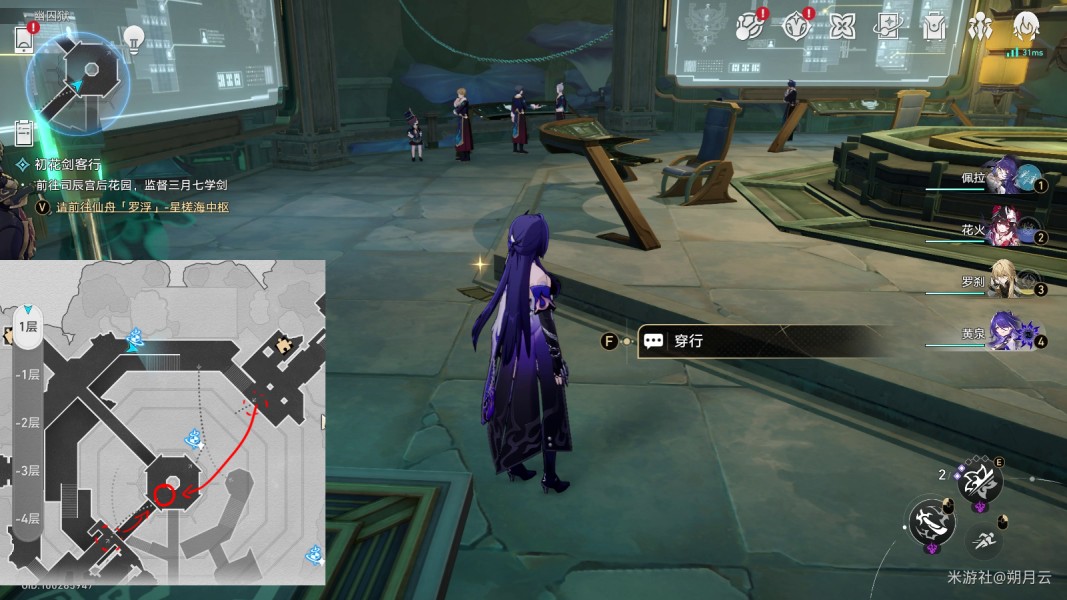Open the Warp star-card icon
The width and height of the screenshot is (1067, 600).
[887, 27]
